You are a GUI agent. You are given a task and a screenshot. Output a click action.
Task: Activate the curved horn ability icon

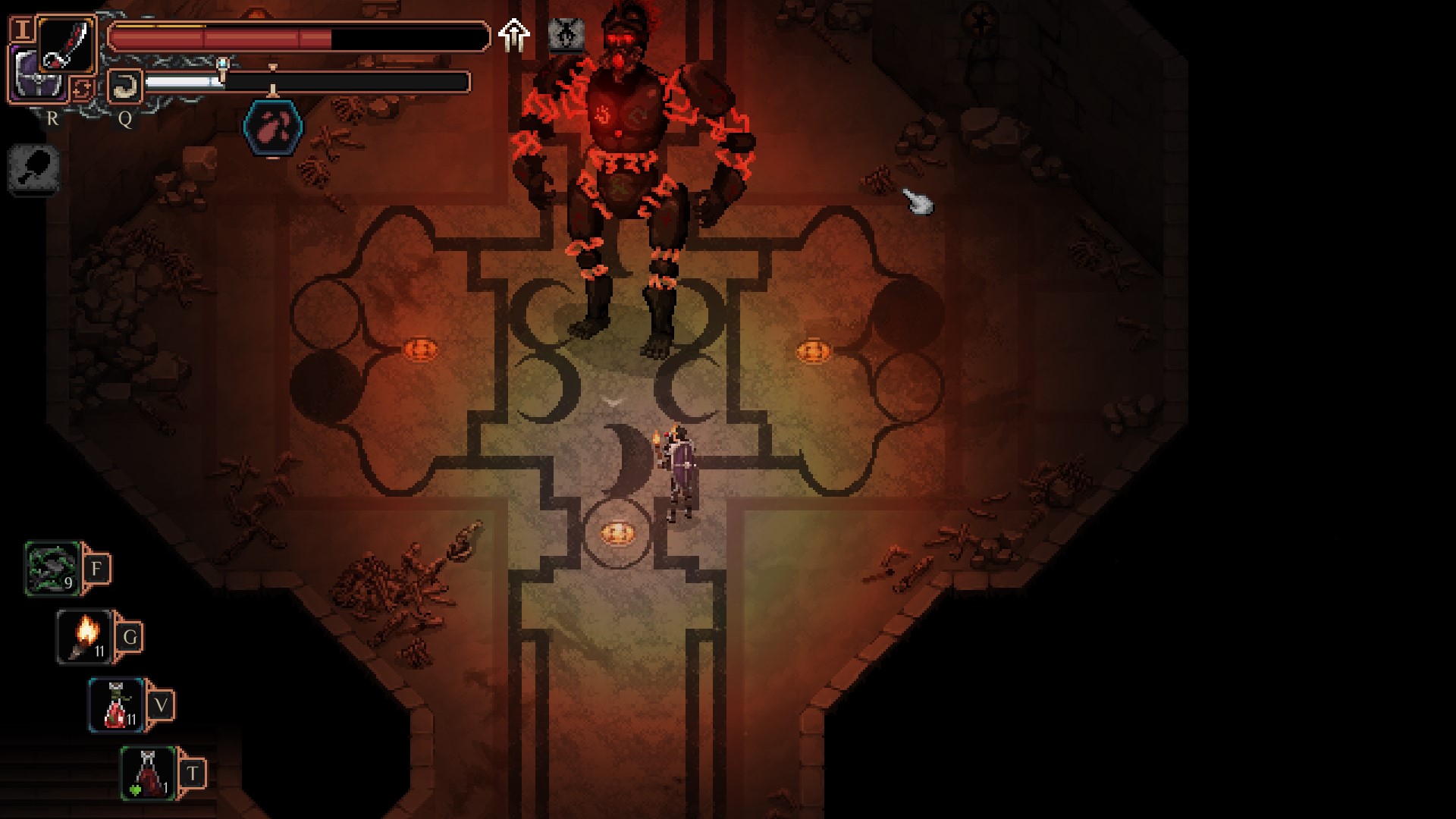(x=125, y=86)
